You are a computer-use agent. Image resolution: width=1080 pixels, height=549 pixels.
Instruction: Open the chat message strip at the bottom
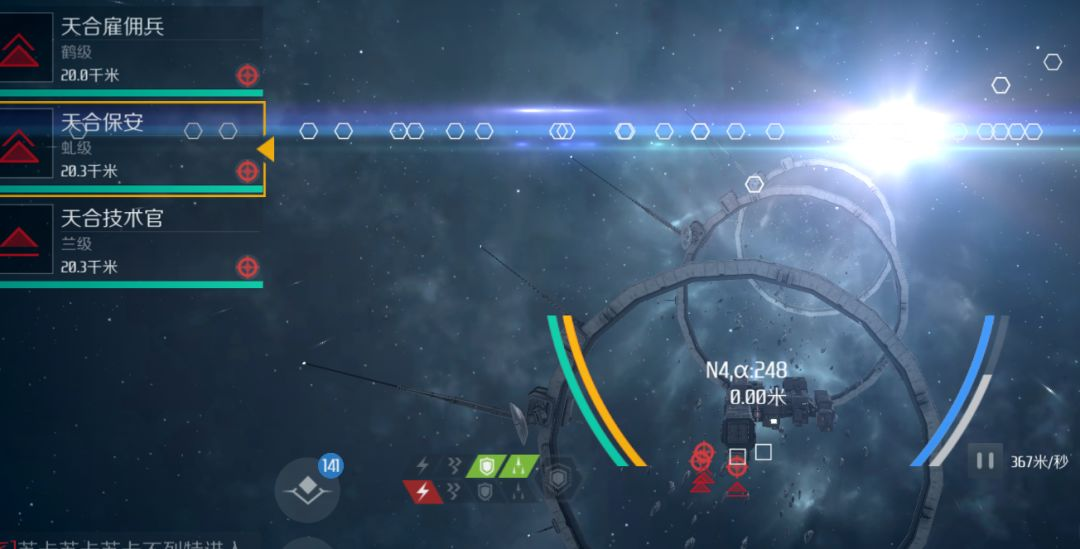[130, 542]
